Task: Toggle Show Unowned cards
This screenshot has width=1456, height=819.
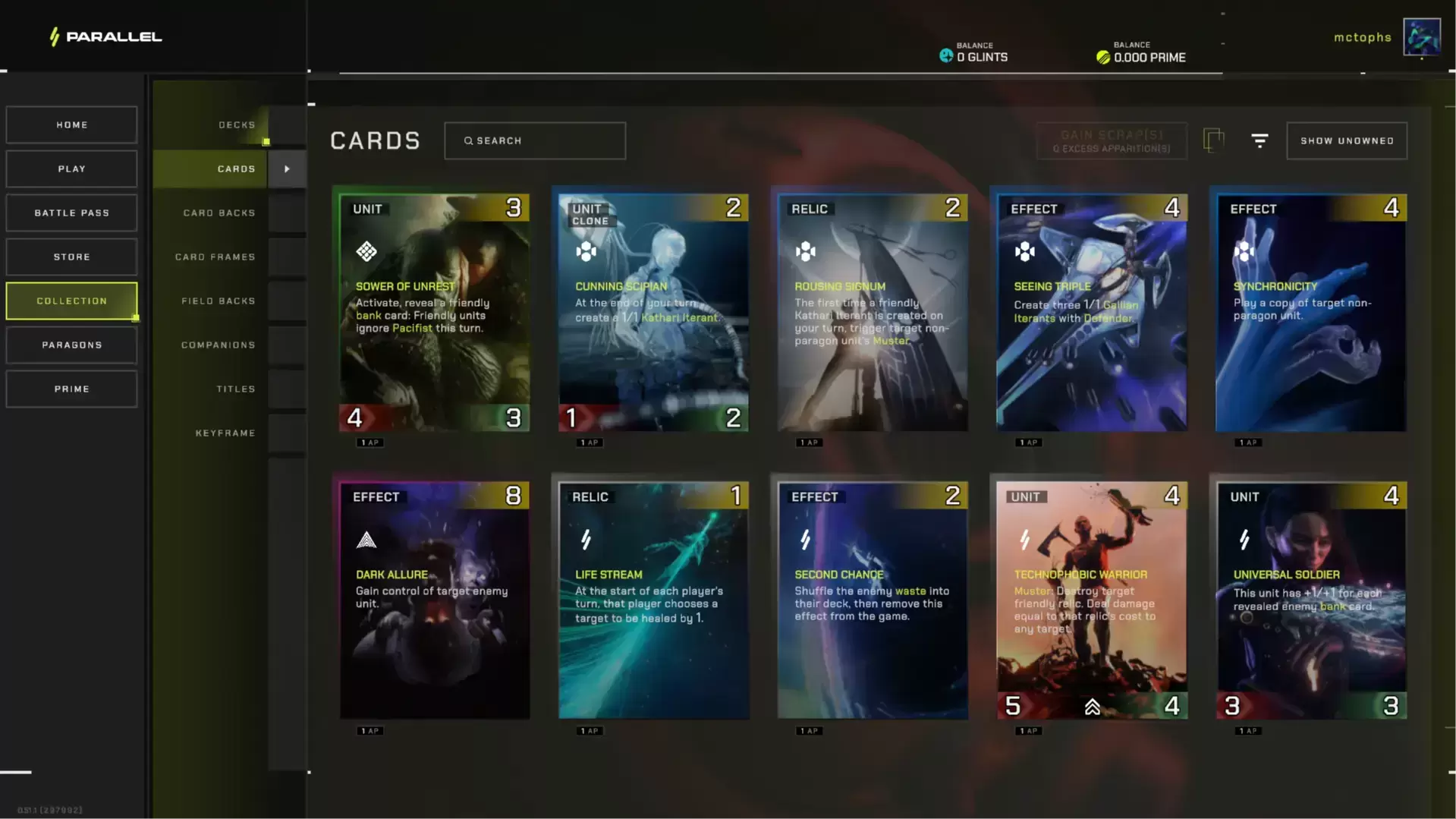Action: coord(1346,140)
